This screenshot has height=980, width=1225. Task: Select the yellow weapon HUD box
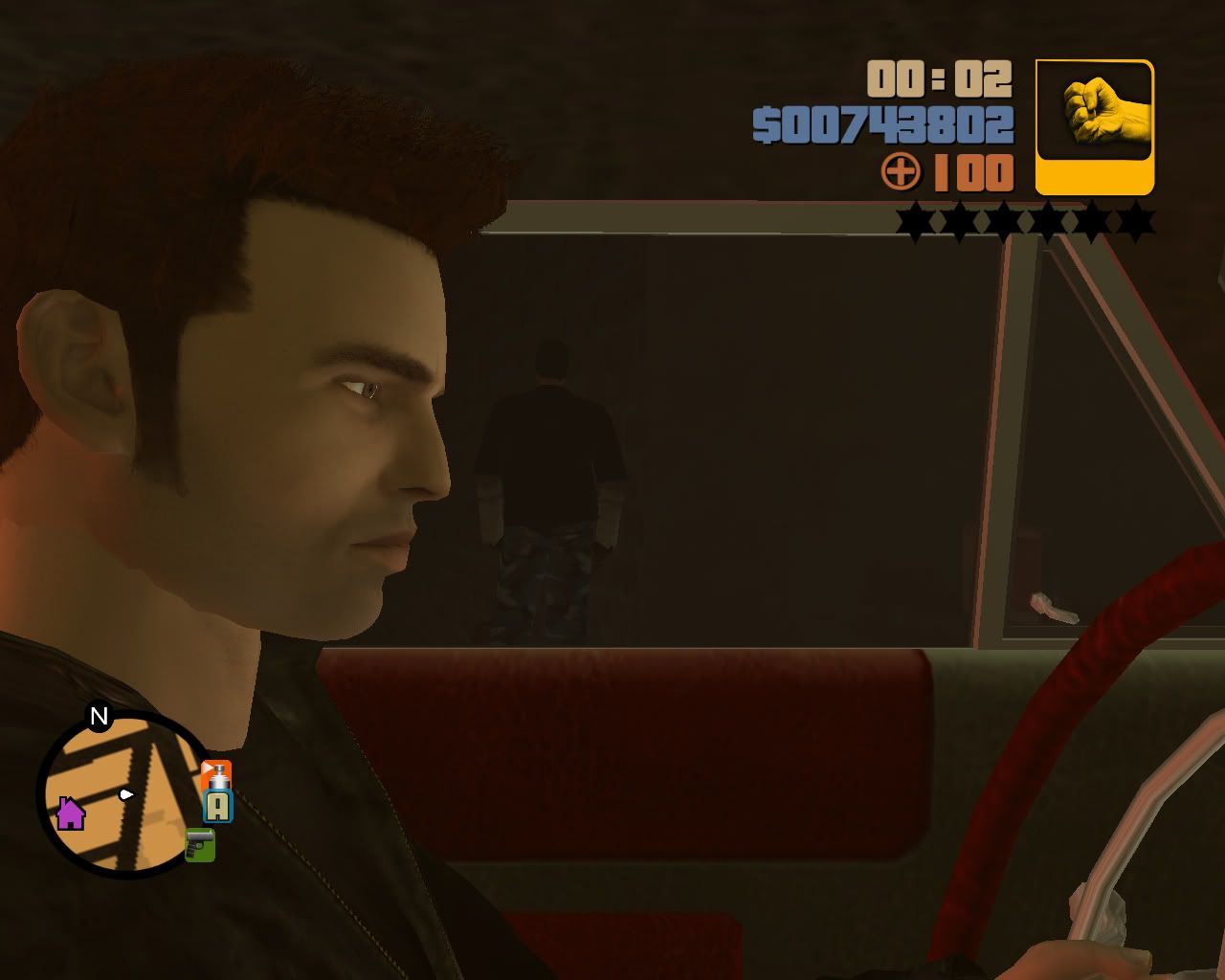[1094, 127]
